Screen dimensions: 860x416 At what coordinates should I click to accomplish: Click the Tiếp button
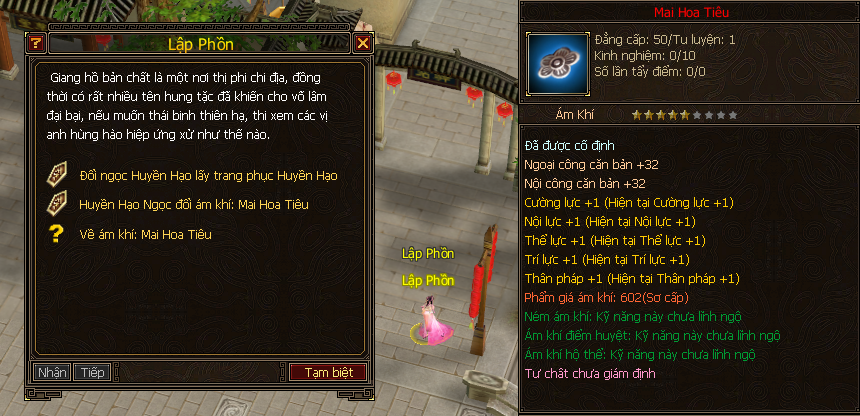pos(92,372)
